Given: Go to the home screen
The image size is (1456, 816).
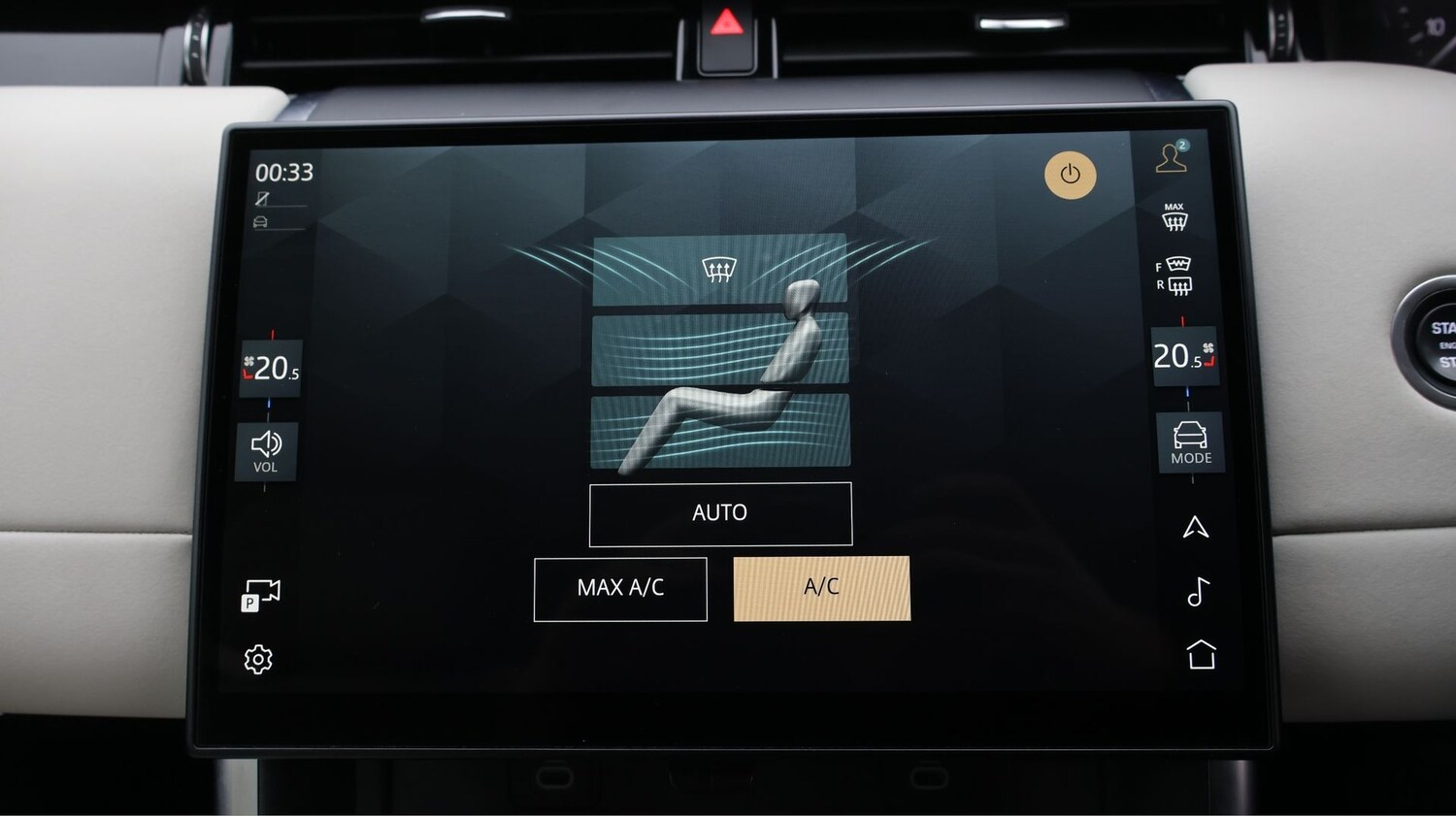Looking at the screenshot, I should pyautogui.click(x=1201, y=655).
